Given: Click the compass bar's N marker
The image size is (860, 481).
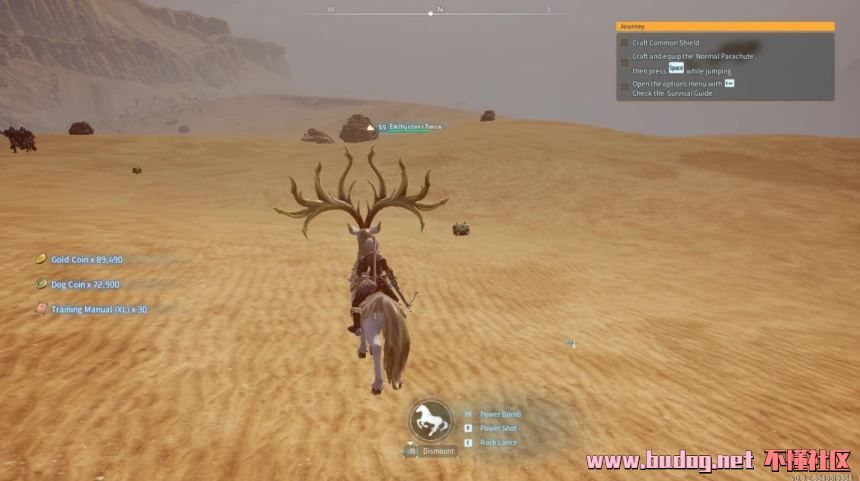Looking at the screenshot, I should [x=440, y=9].
